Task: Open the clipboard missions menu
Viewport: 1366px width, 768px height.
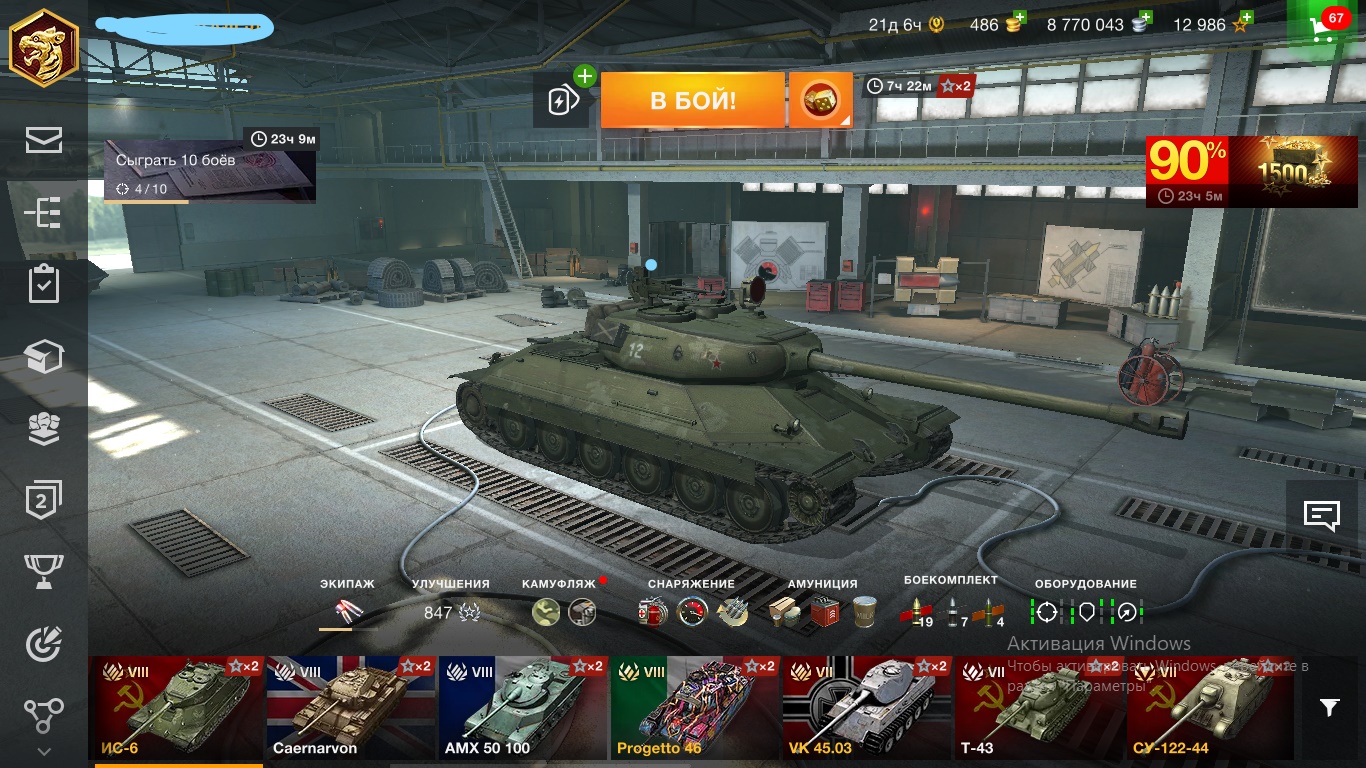Action: point(44,284)
